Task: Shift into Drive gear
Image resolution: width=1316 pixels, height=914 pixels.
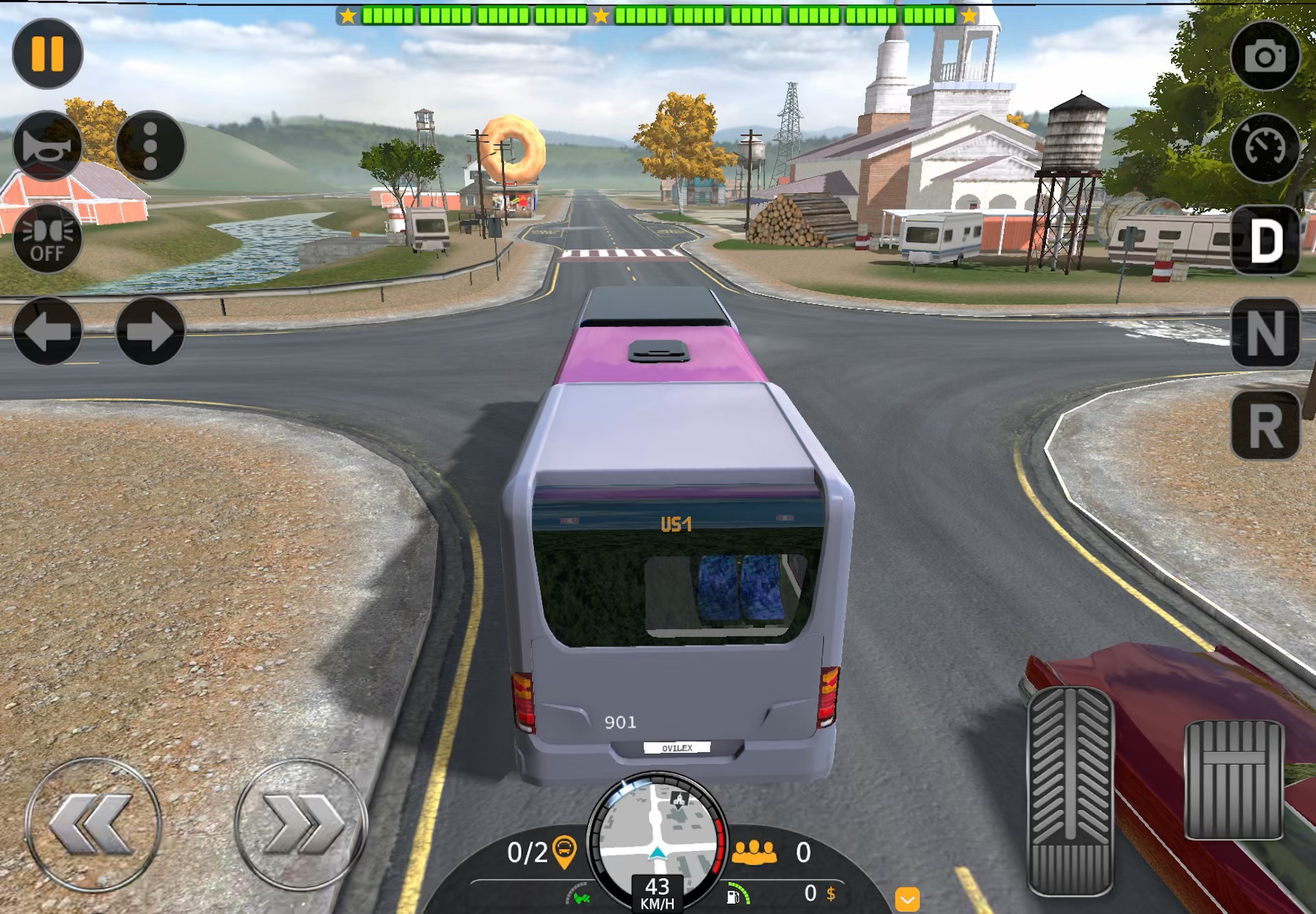Action: coord(1265,240)
